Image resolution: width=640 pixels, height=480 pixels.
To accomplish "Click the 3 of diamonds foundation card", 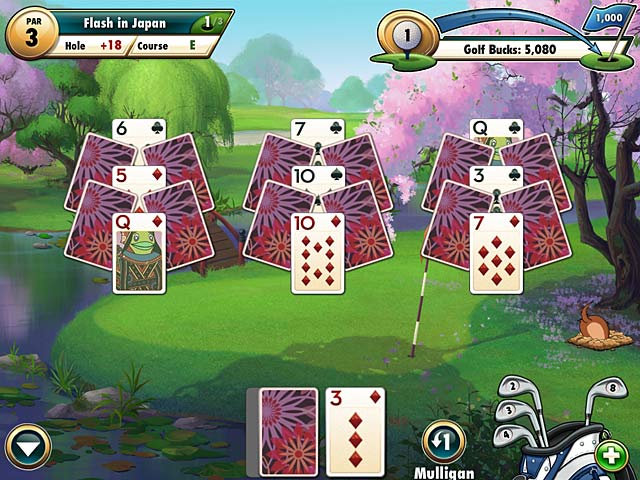I will click(x=355, y=431).
